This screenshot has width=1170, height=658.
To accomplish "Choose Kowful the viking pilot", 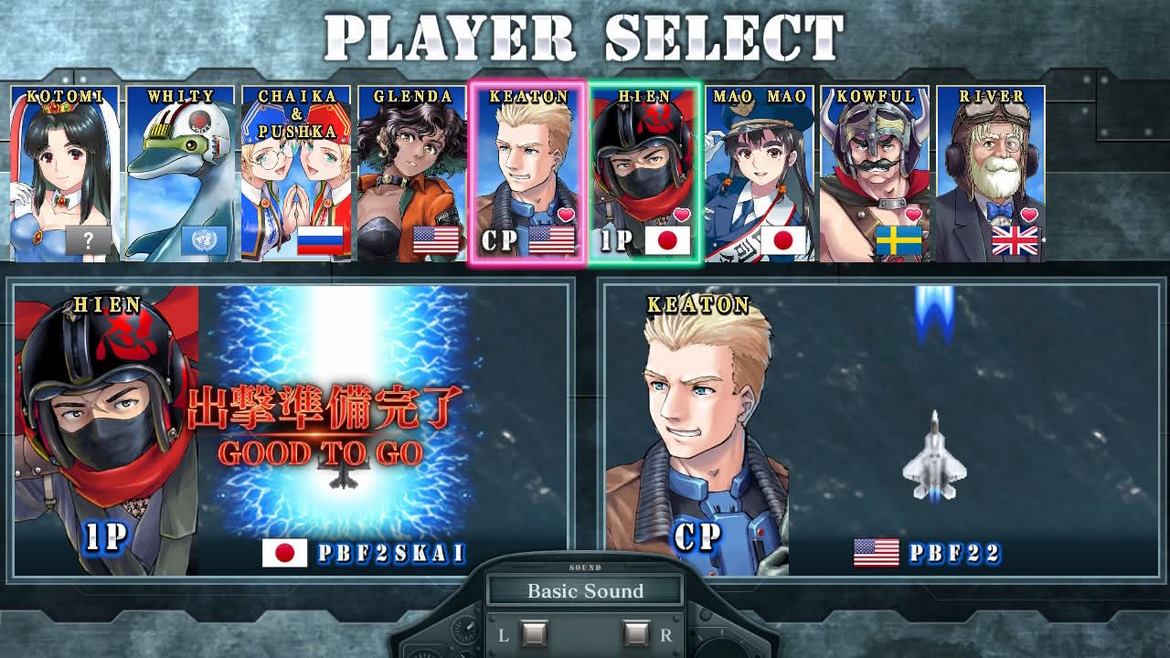I will pos(875,173).
